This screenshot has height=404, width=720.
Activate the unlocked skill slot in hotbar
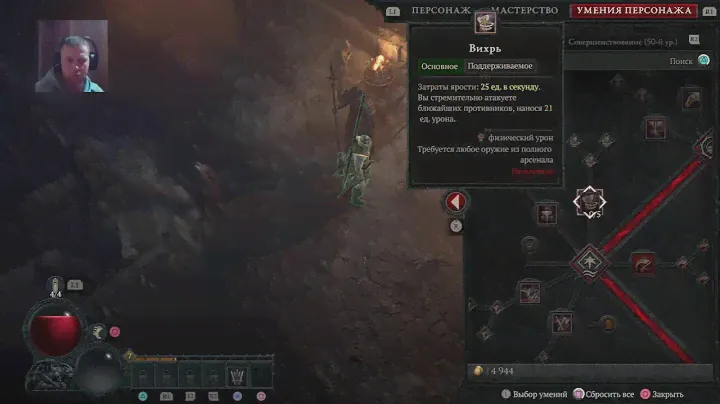[237, 377]
